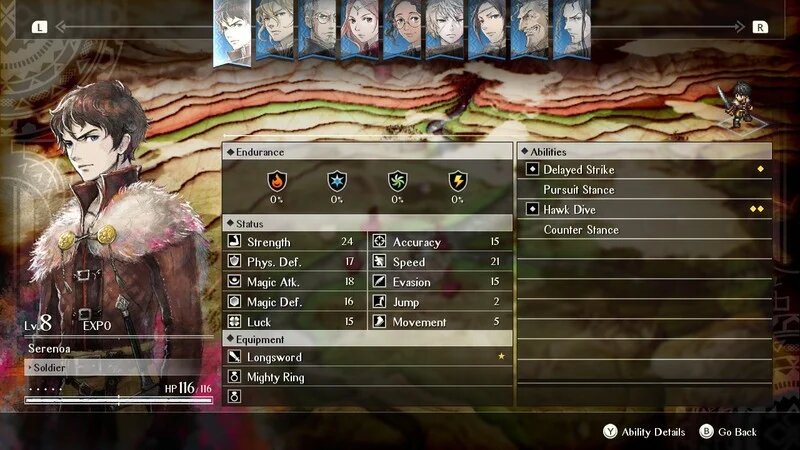Select the Strength stat row

click(x=294, y=242)
